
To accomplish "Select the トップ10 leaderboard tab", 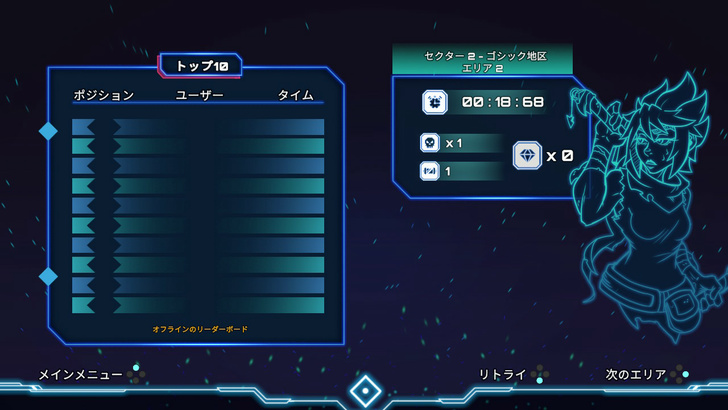I will [x=201, y=66].
